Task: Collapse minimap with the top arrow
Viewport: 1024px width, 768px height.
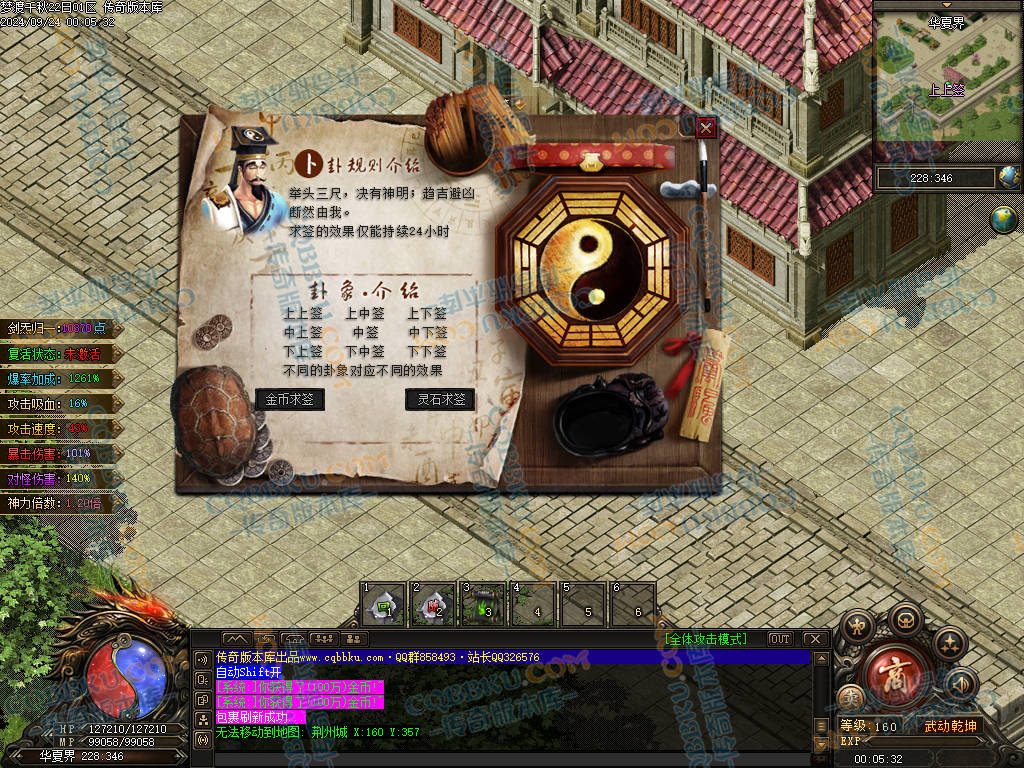Action: [x=947, y=5]
